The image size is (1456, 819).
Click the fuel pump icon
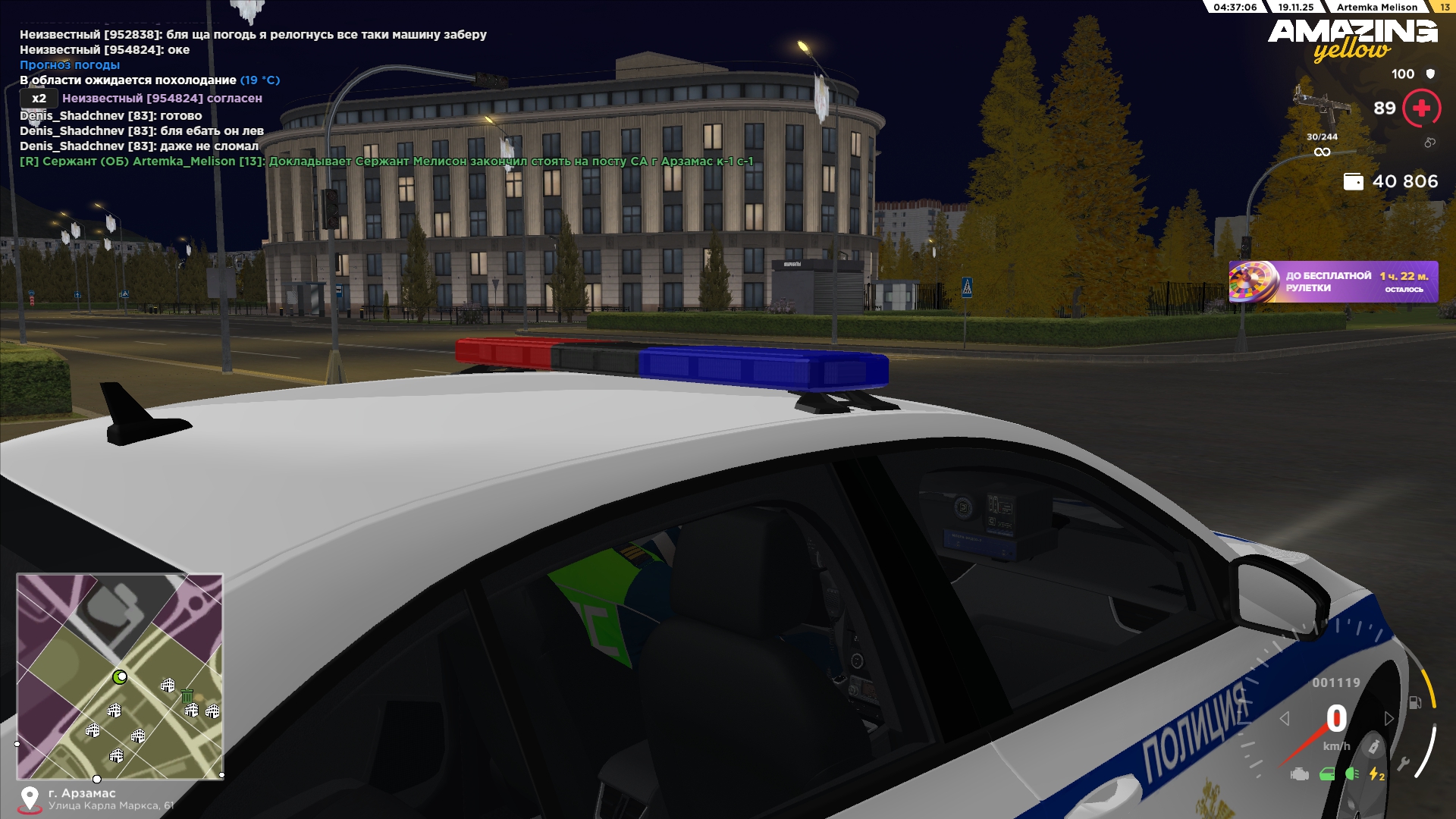click(1415, 702)
